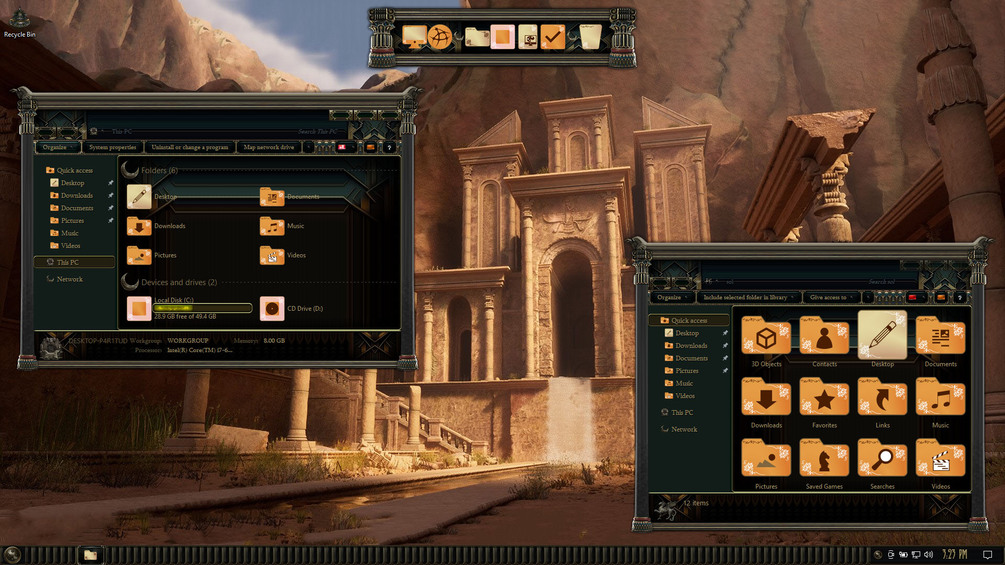Launch the globe icon in the dock
The width and height of the screenshot is (1005, 565).
point(440,37)
